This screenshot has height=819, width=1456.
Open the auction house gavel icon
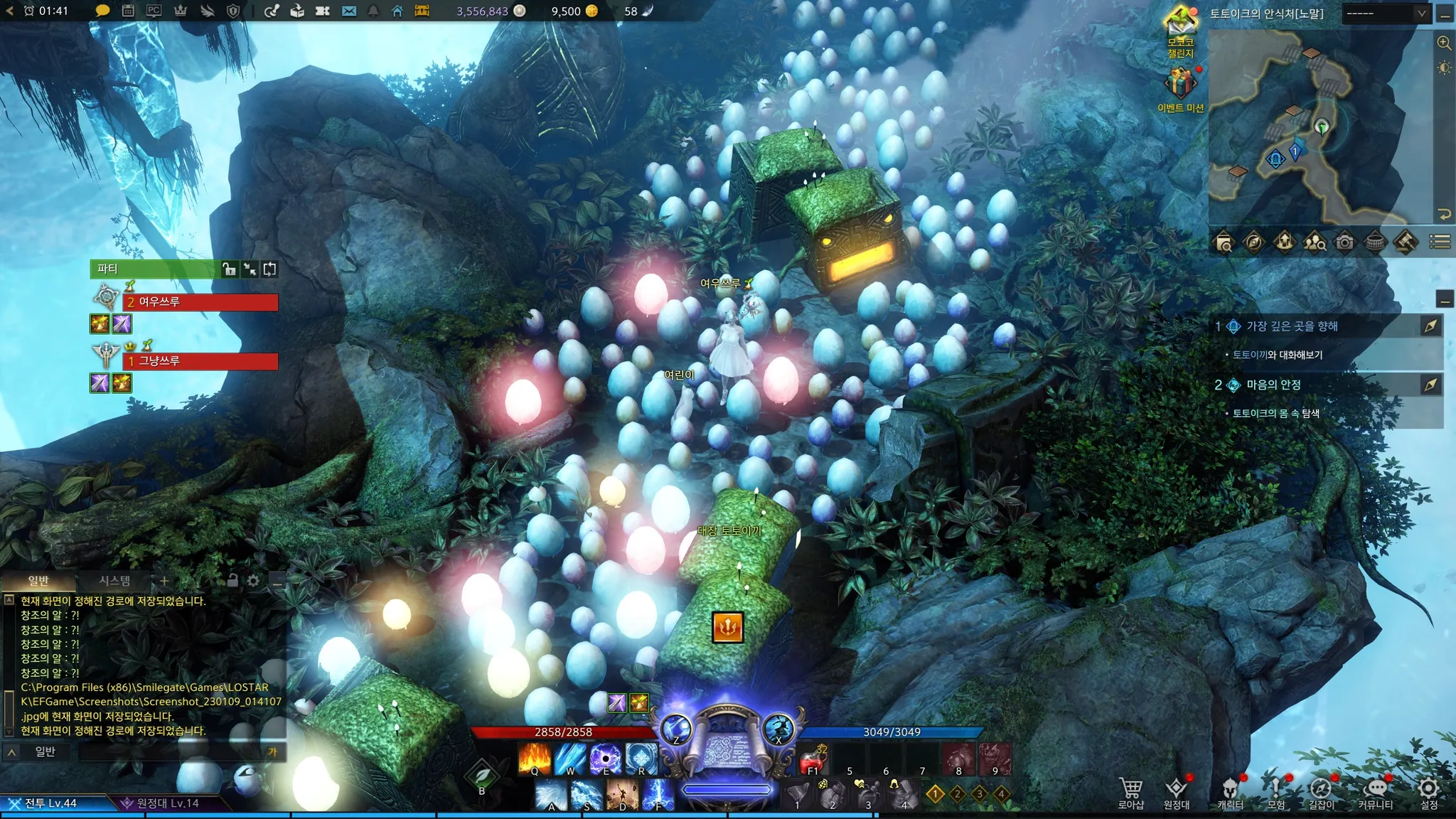[1405, 242]
